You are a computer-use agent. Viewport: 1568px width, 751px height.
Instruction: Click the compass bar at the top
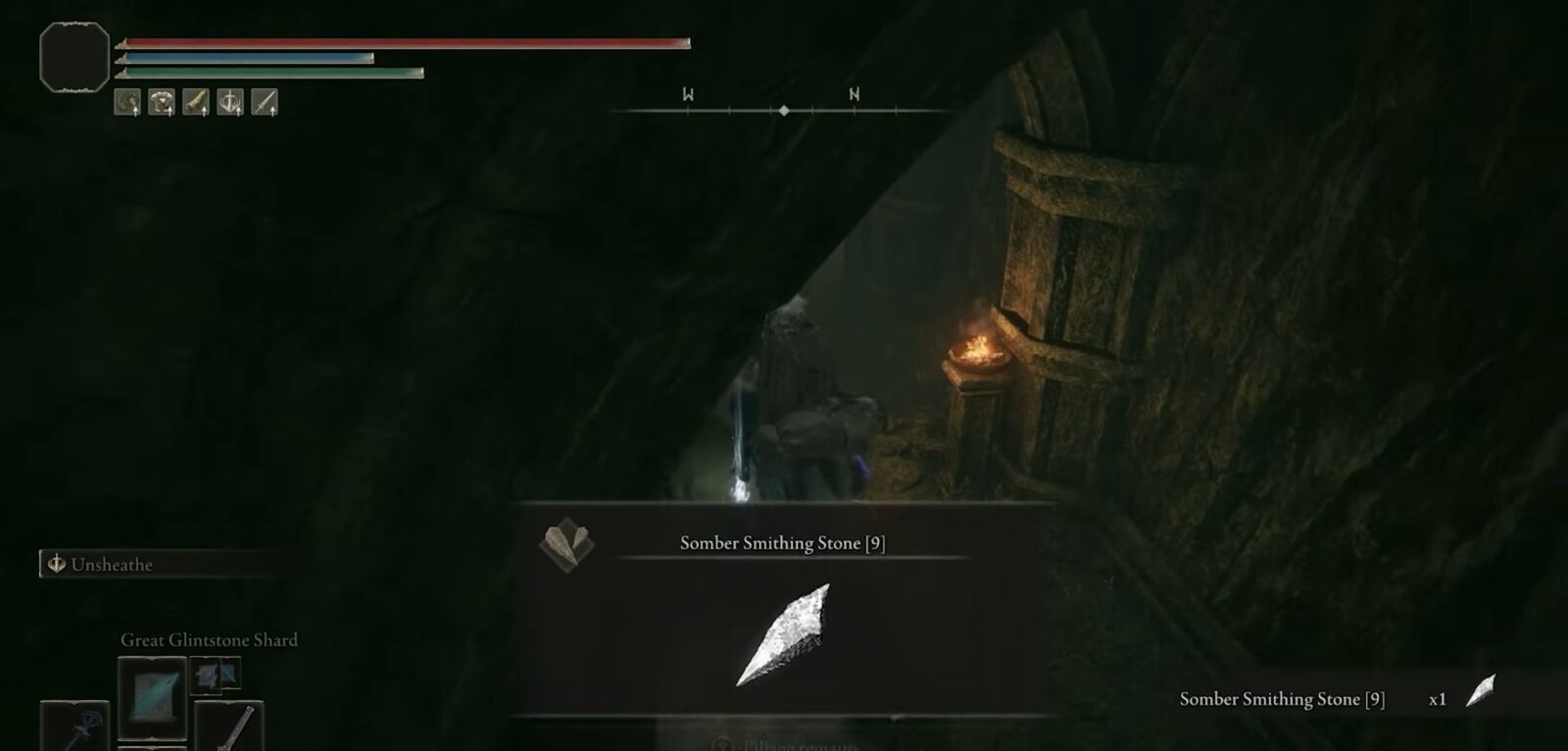coord(784,110)
